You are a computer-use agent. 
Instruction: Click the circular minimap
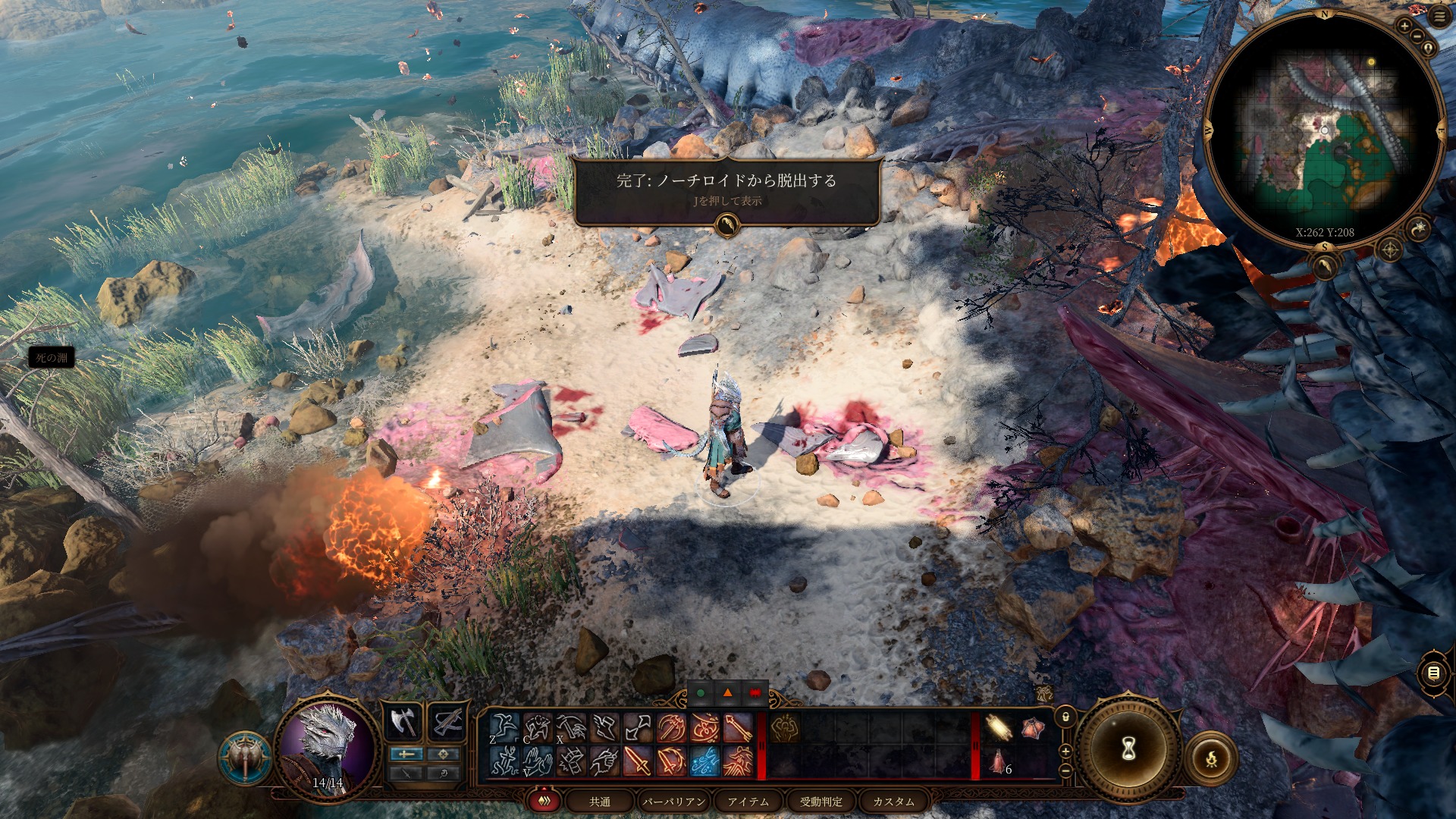click(1324, 130)
